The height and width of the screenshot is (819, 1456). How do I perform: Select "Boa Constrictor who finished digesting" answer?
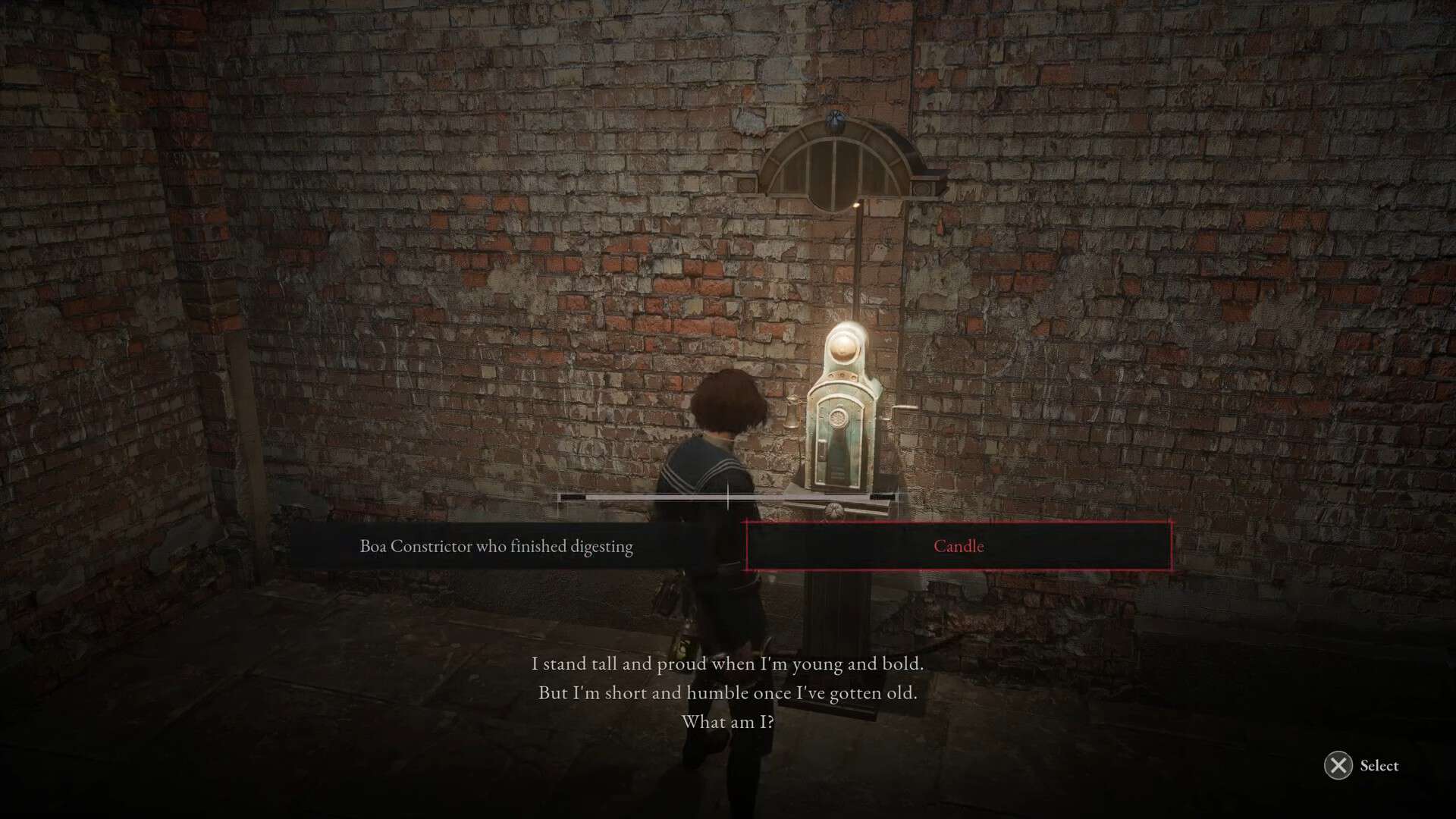[x=496, y=546]
